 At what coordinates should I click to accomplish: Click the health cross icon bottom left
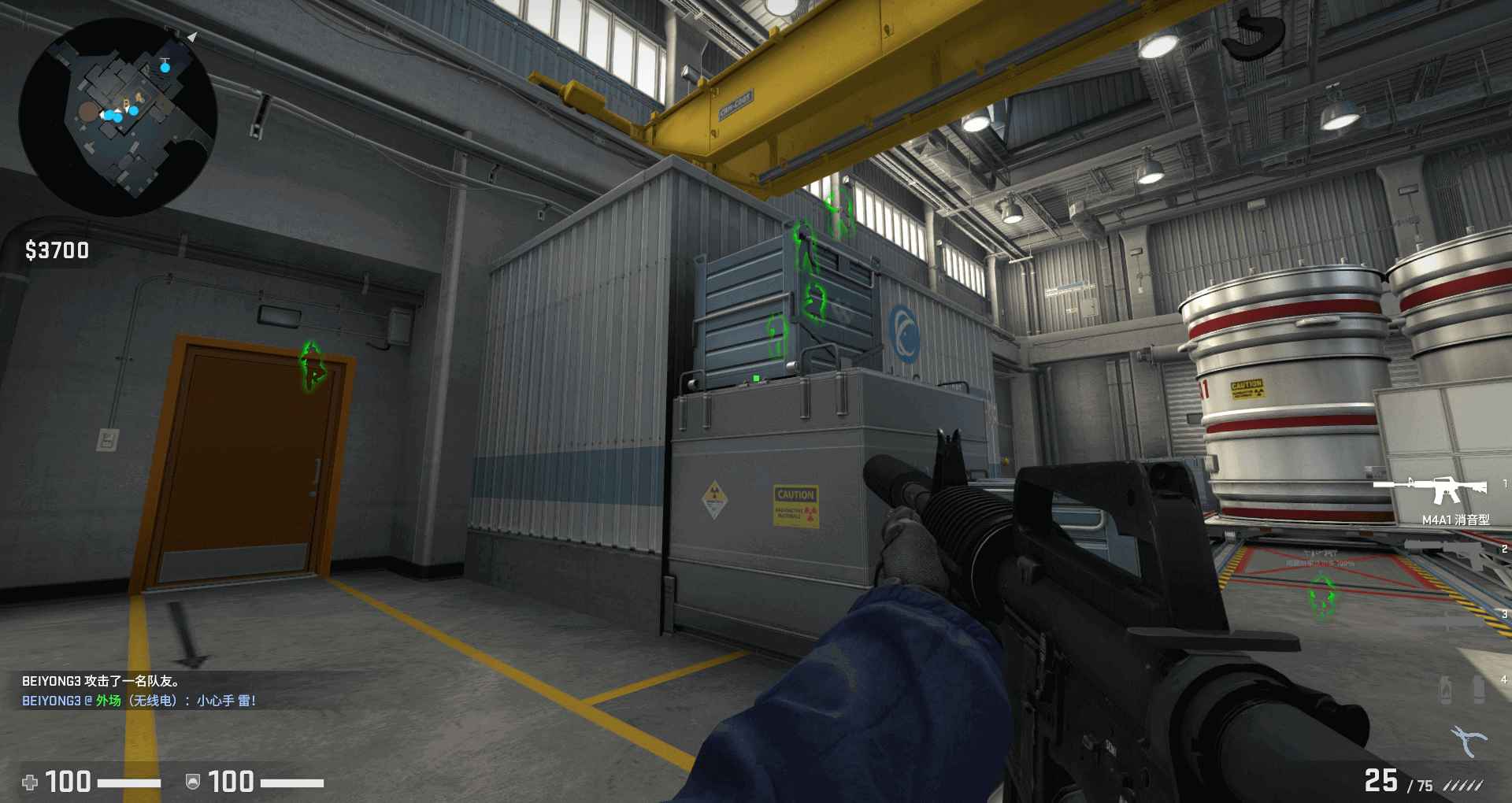[x=31, y=783]
